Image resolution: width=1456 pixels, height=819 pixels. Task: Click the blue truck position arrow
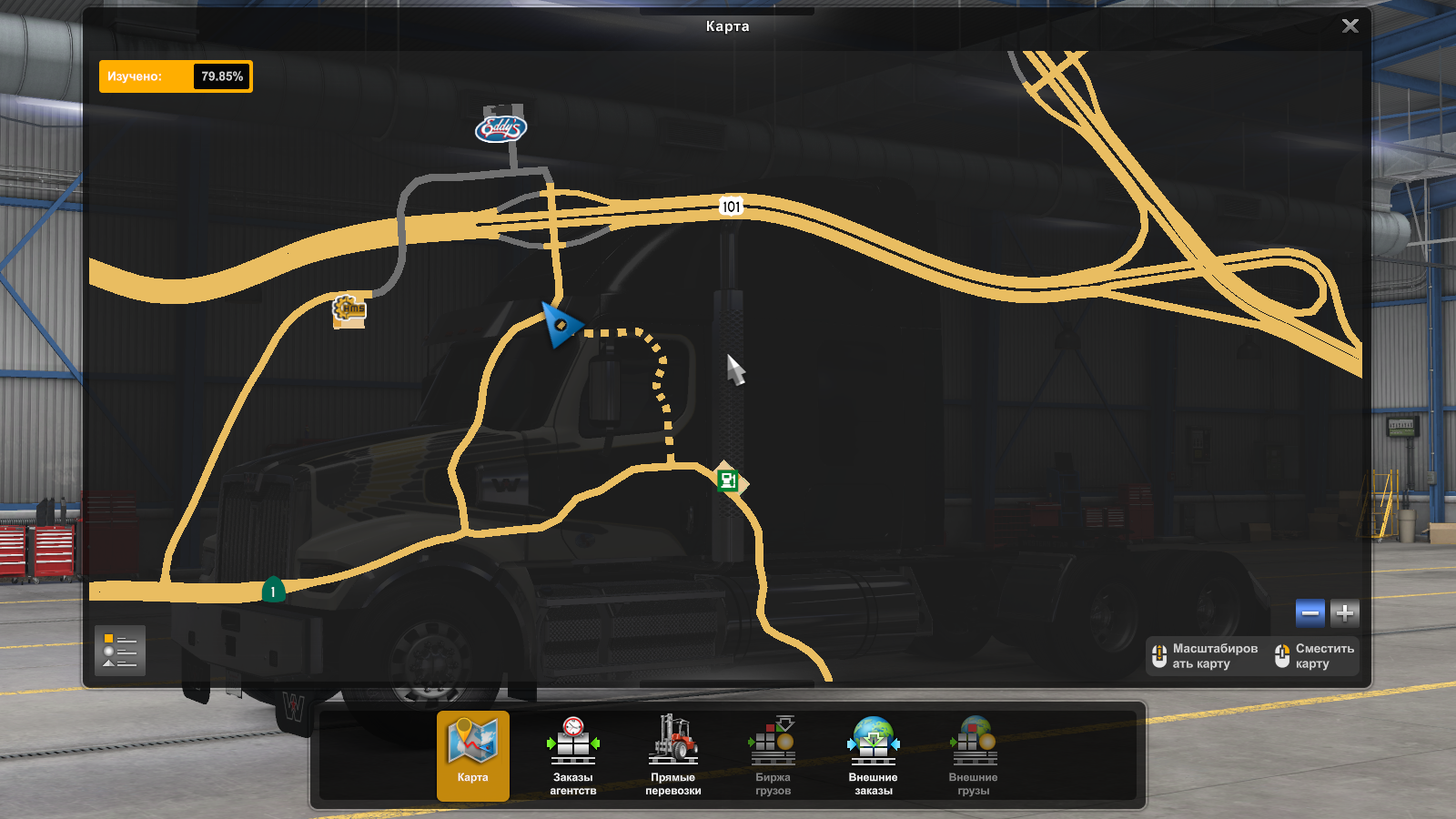(x=560, y=324)
